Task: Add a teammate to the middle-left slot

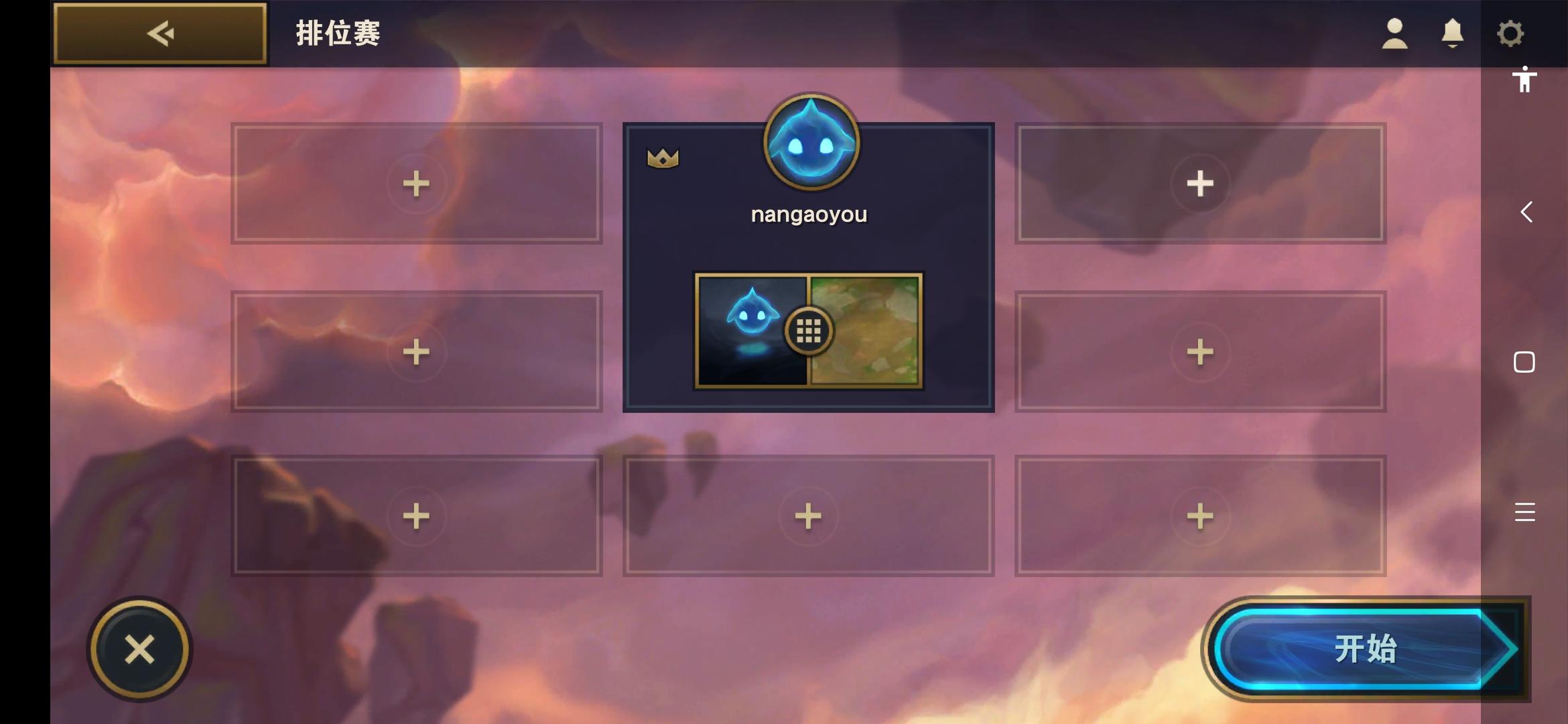Action: (x=417, y=349)
